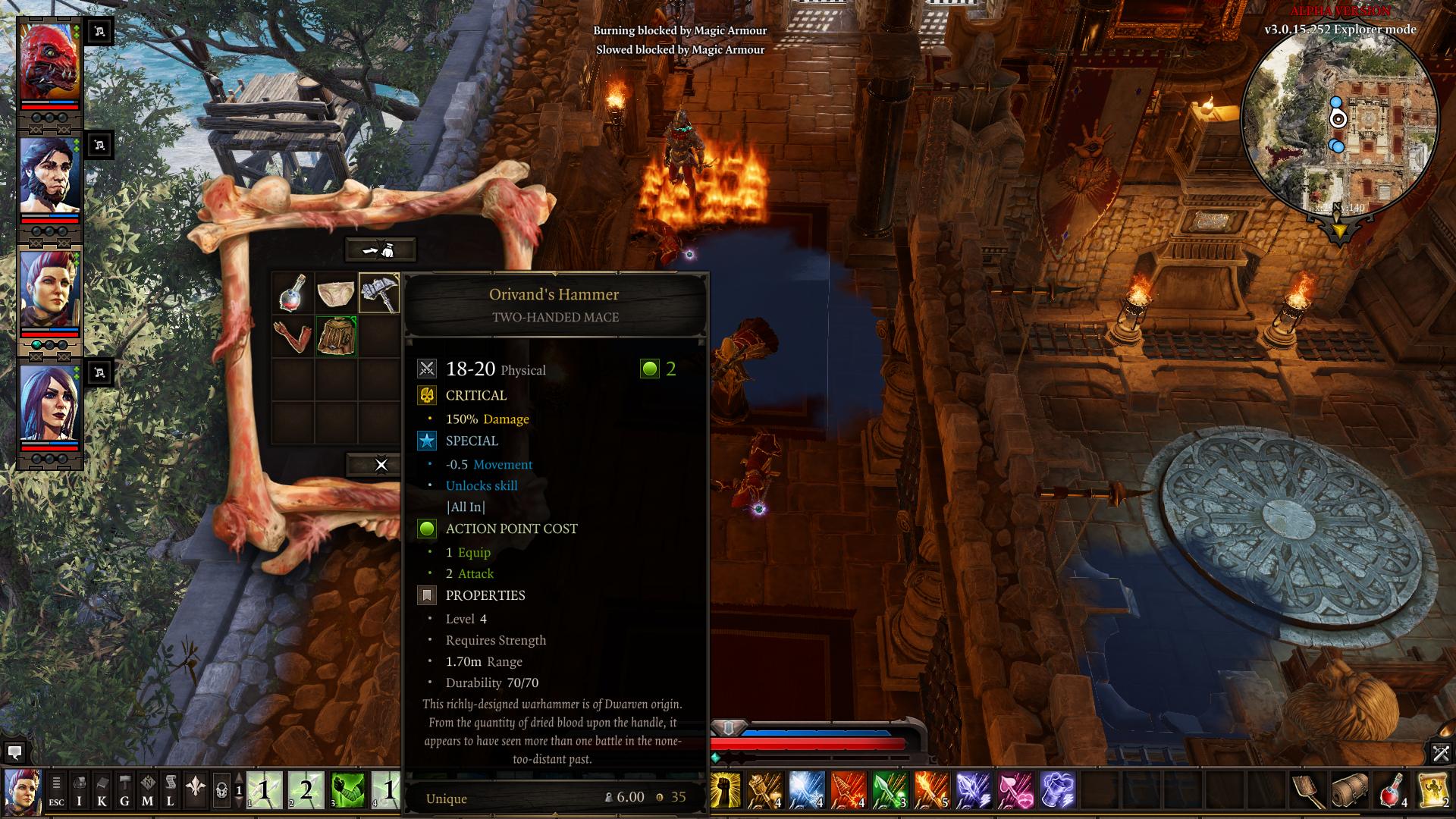Use the red health potion hotbar slot
This screenshot has height=819, width=1456.
point(1392,790)
